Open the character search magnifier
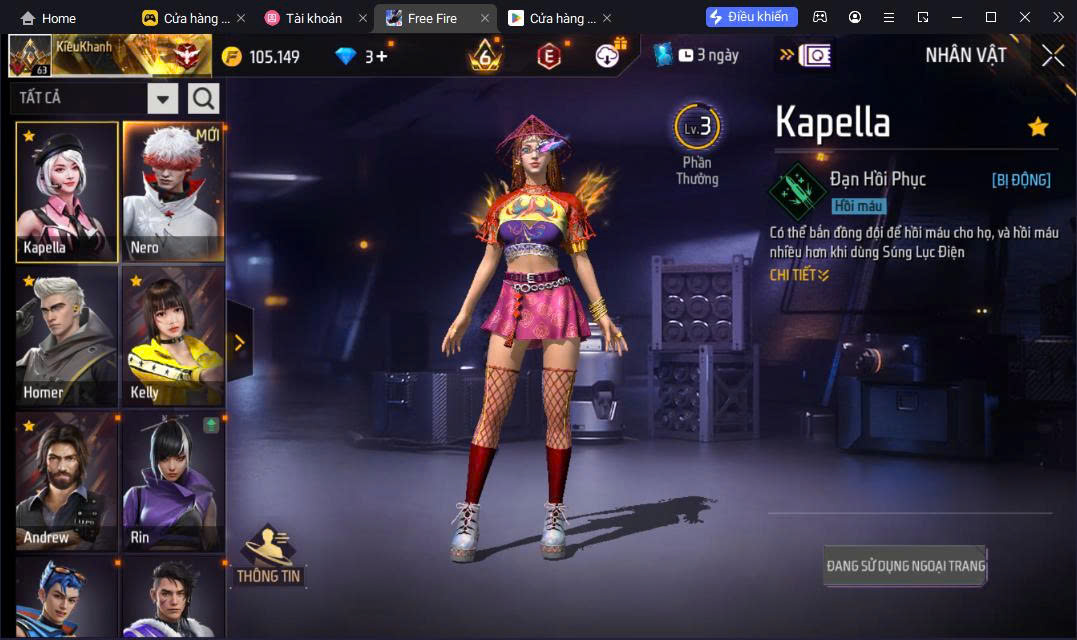1077x640 pixels. [x=204, y=98]
